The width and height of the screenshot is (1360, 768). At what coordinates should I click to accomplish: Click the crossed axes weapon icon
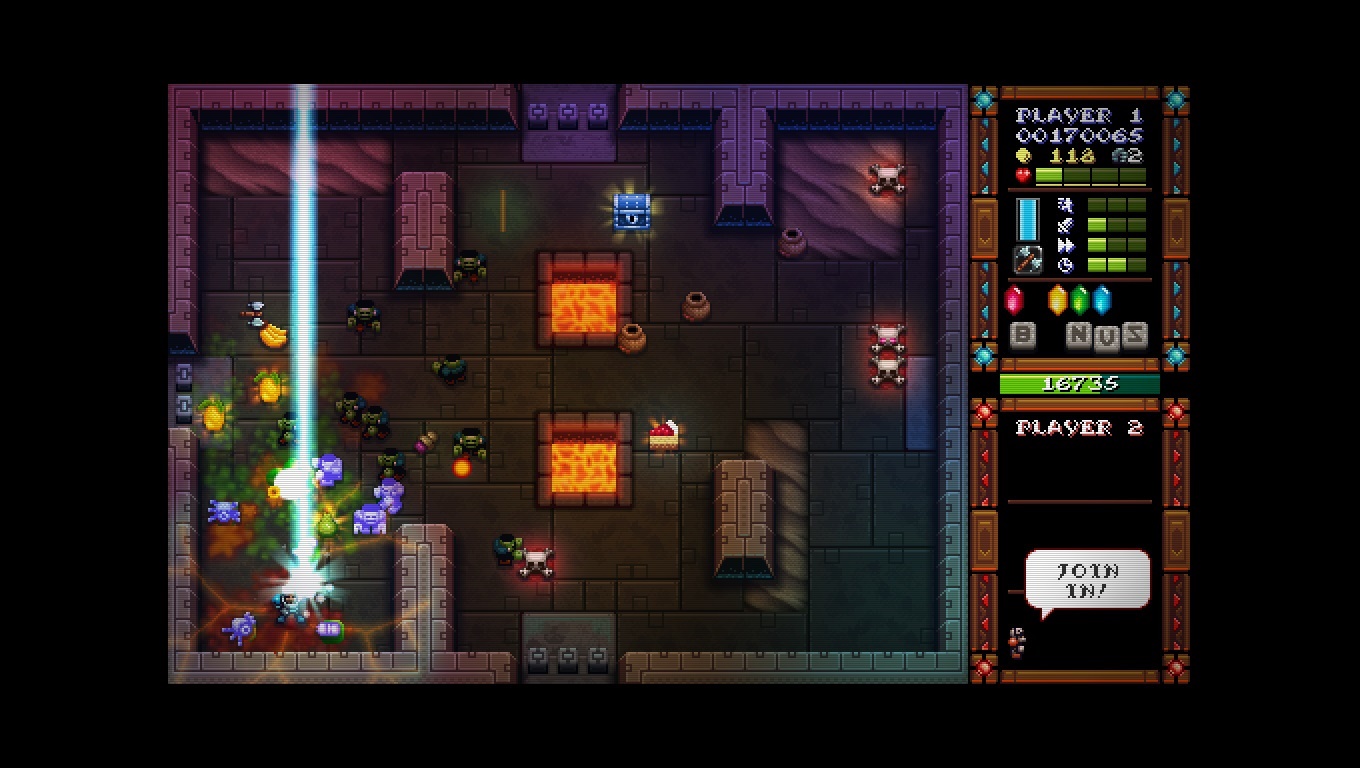[x=1028, y=259]
